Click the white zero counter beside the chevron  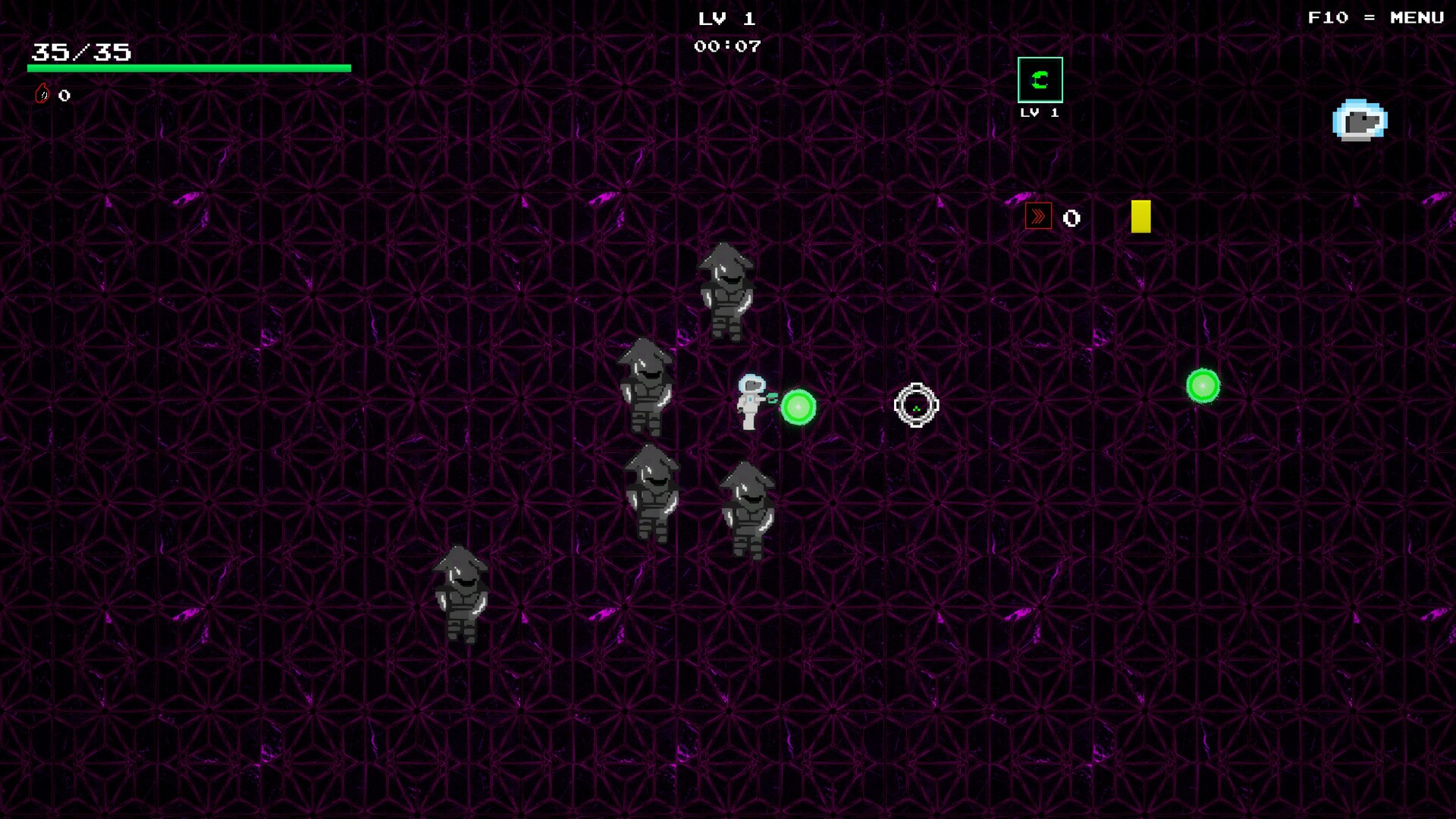pyautogui.click(x=1070, y=218)
